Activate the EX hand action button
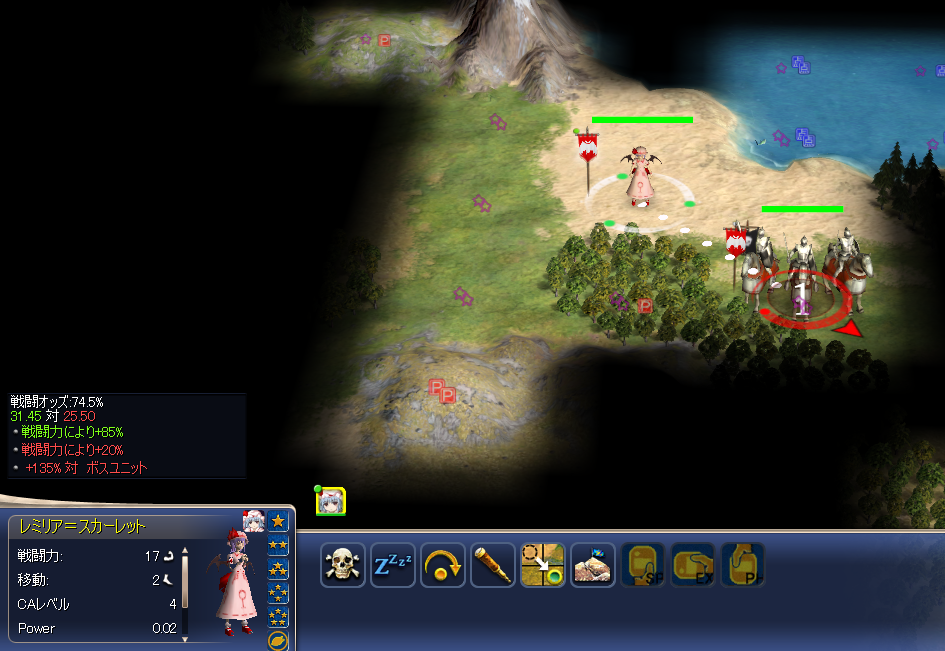 click(692, 565)
